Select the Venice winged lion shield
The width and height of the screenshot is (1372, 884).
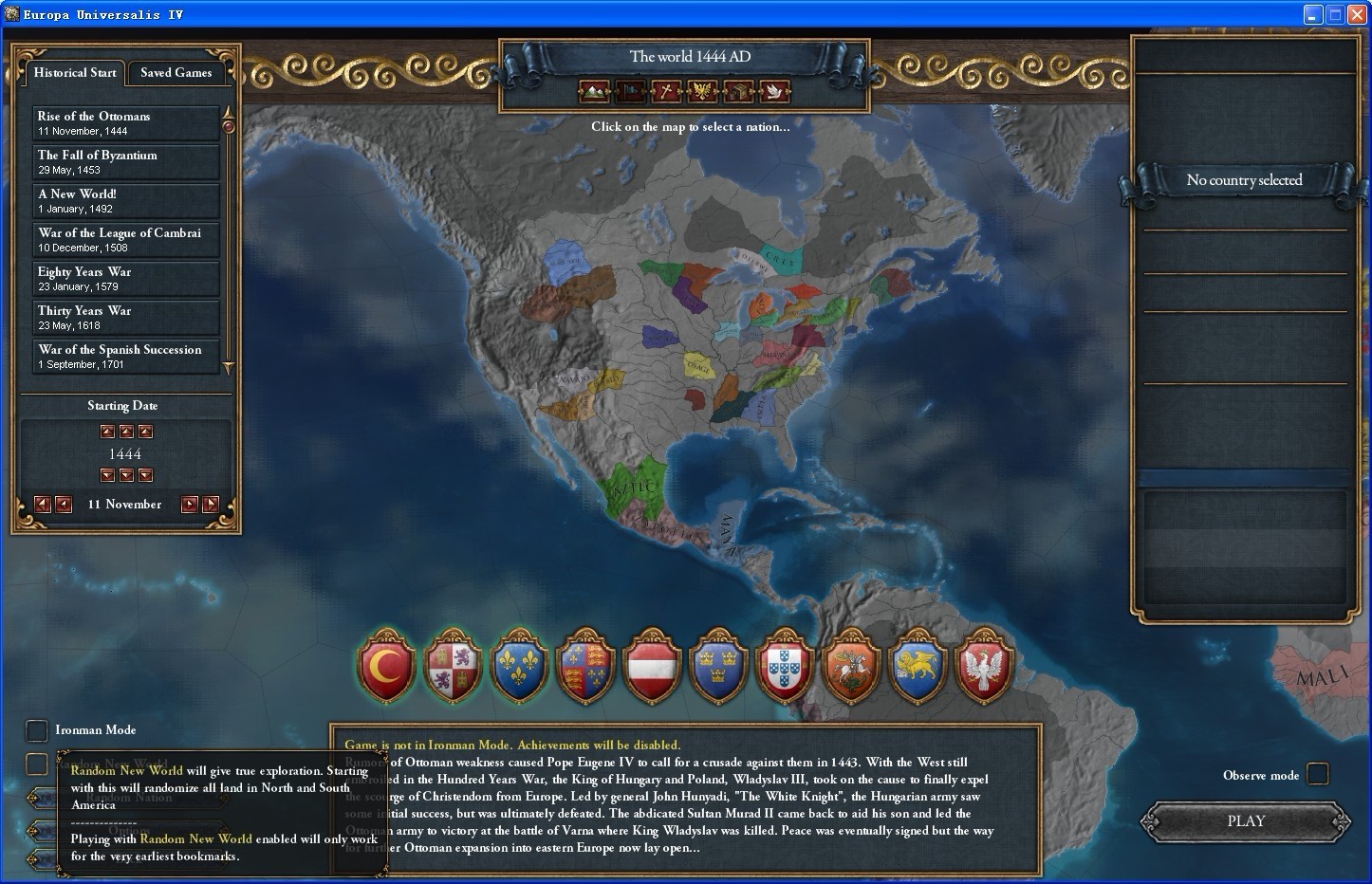pyautogui.click(x=918, y=666)
